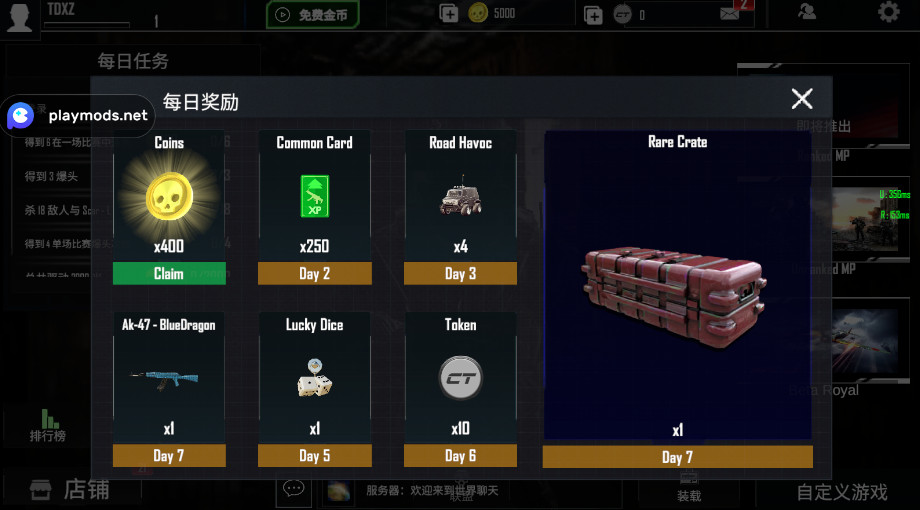Open the 自定义游戏 custom game menu
This screenshot has height=510, width=920.
tap(841, 491)
